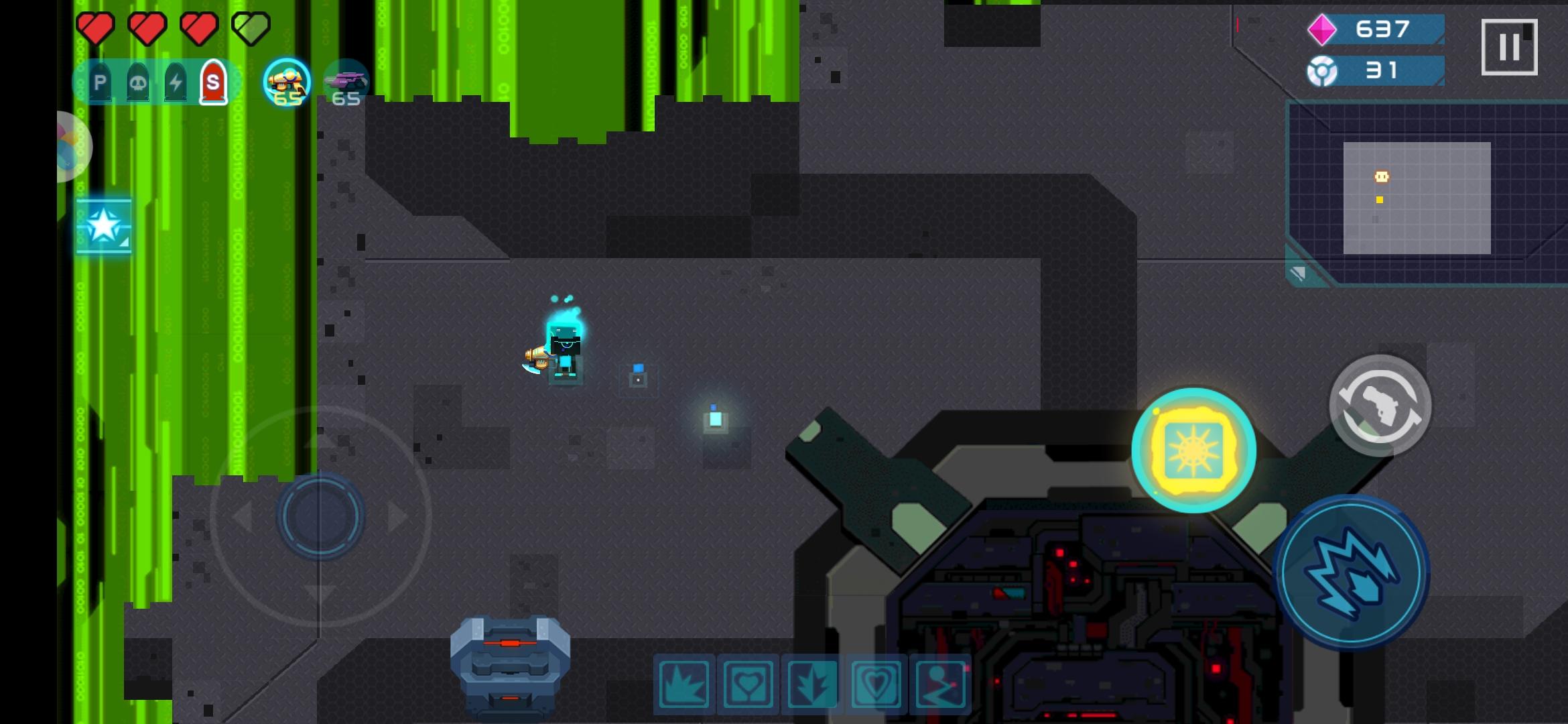Tap the pink gem counter showing 637
Screen dimensions: 1568x724
tap(1382, 30)
